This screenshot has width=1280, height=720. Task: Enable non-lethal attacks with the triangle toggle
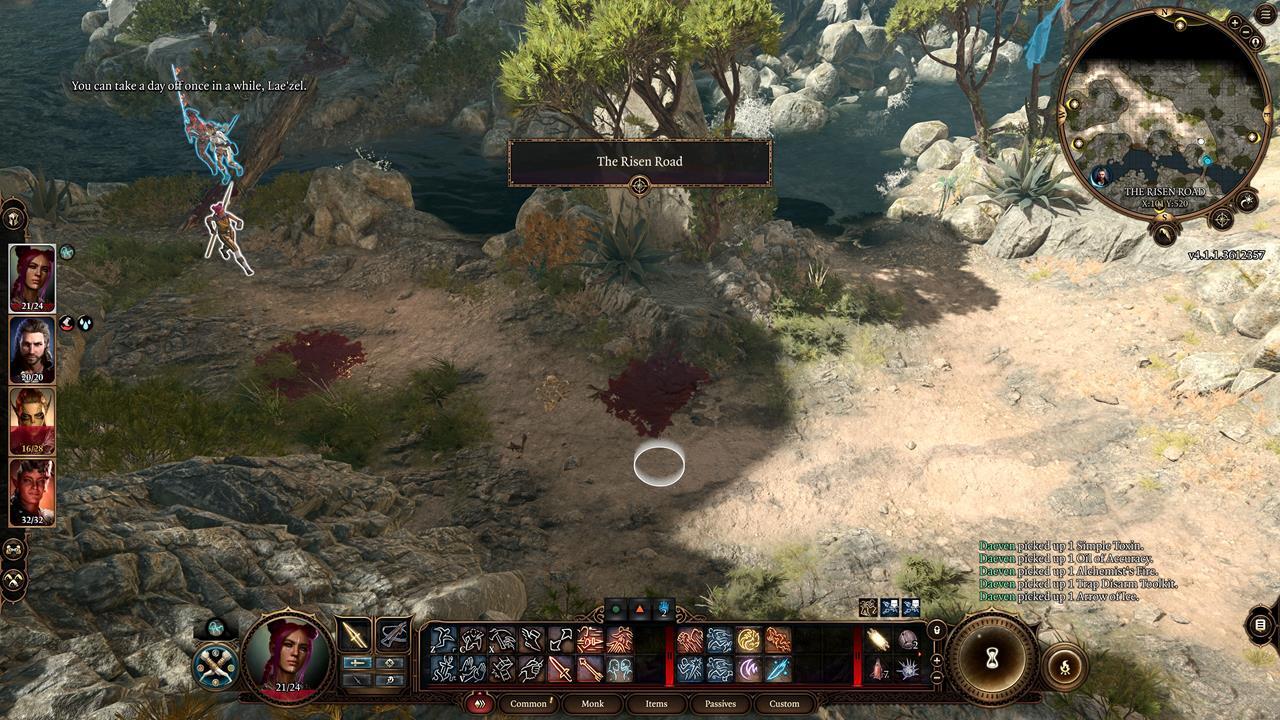pyautogui.click(x=639, y=607)
